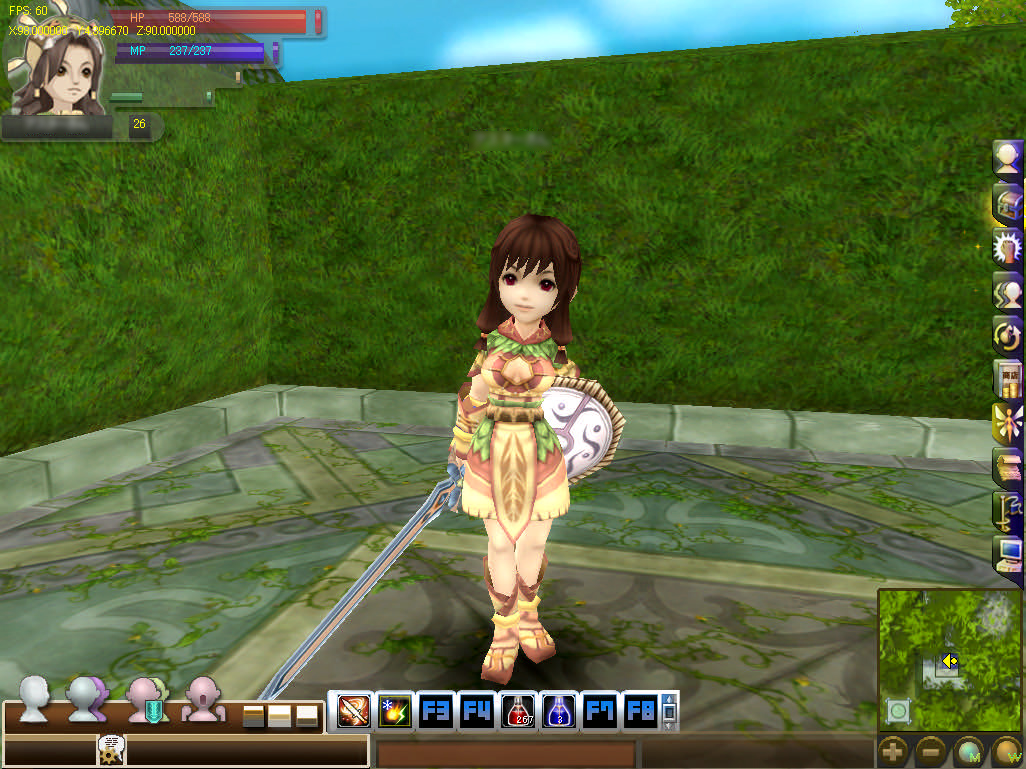Use the red health potion
The width and height of the screenshot is (1026, 769).
pos(517,711)
